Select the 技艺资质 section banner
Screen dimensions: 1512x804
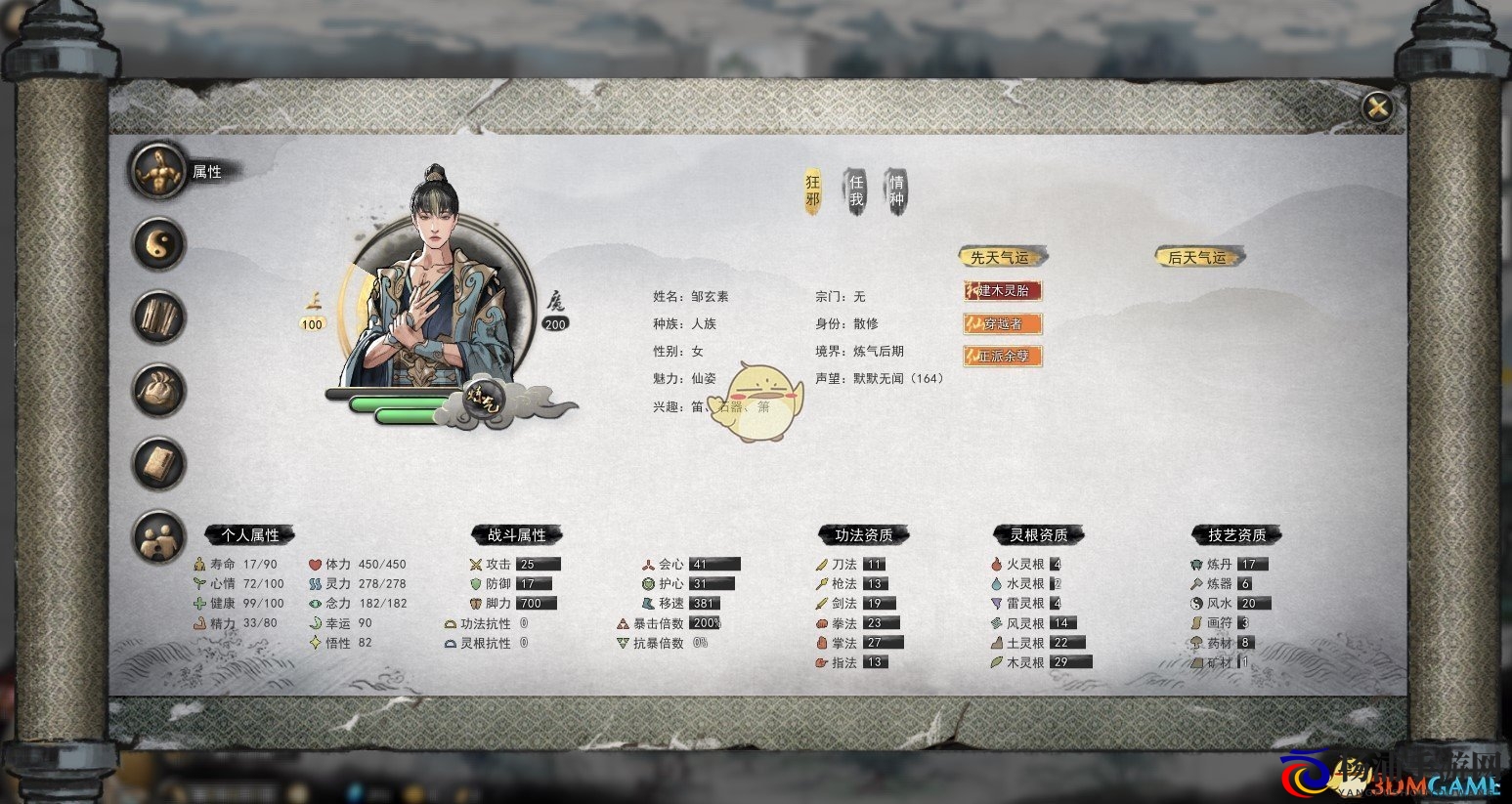(x=1234, y=534)
